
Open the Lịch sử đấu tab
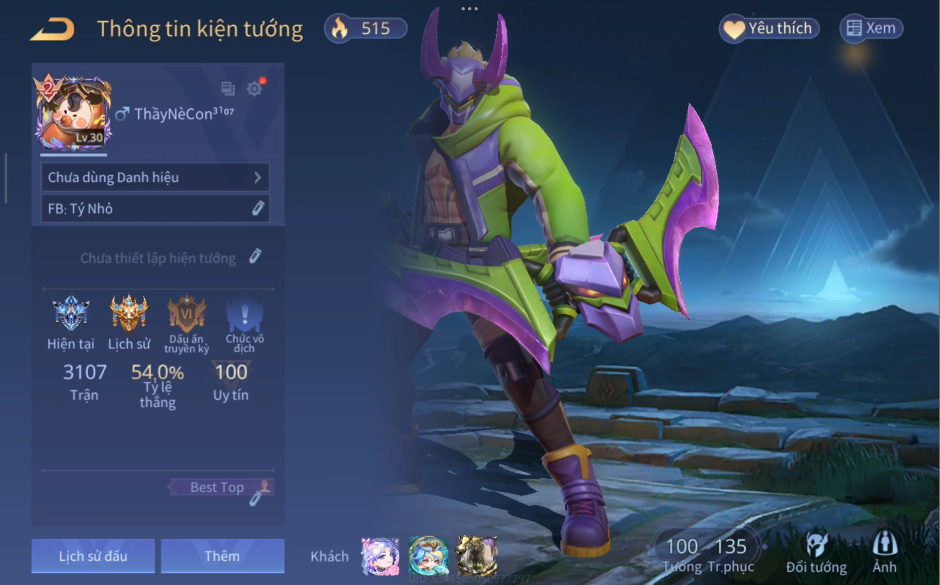[x=93, y=556]
